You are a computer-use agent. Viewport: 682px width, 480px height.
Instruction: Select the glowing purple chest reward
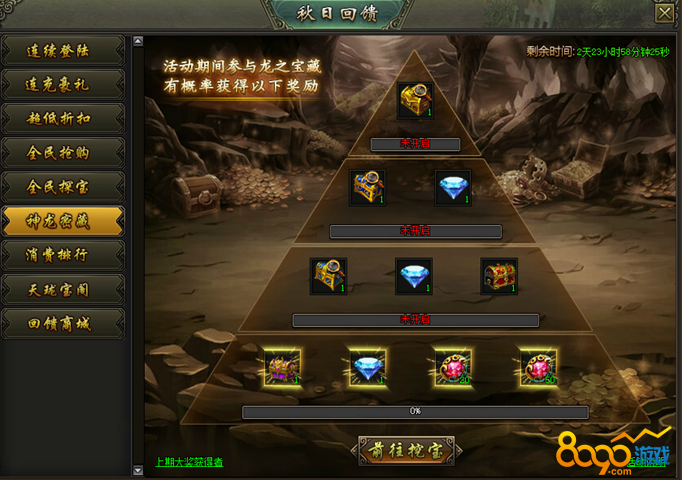[281, 365]
